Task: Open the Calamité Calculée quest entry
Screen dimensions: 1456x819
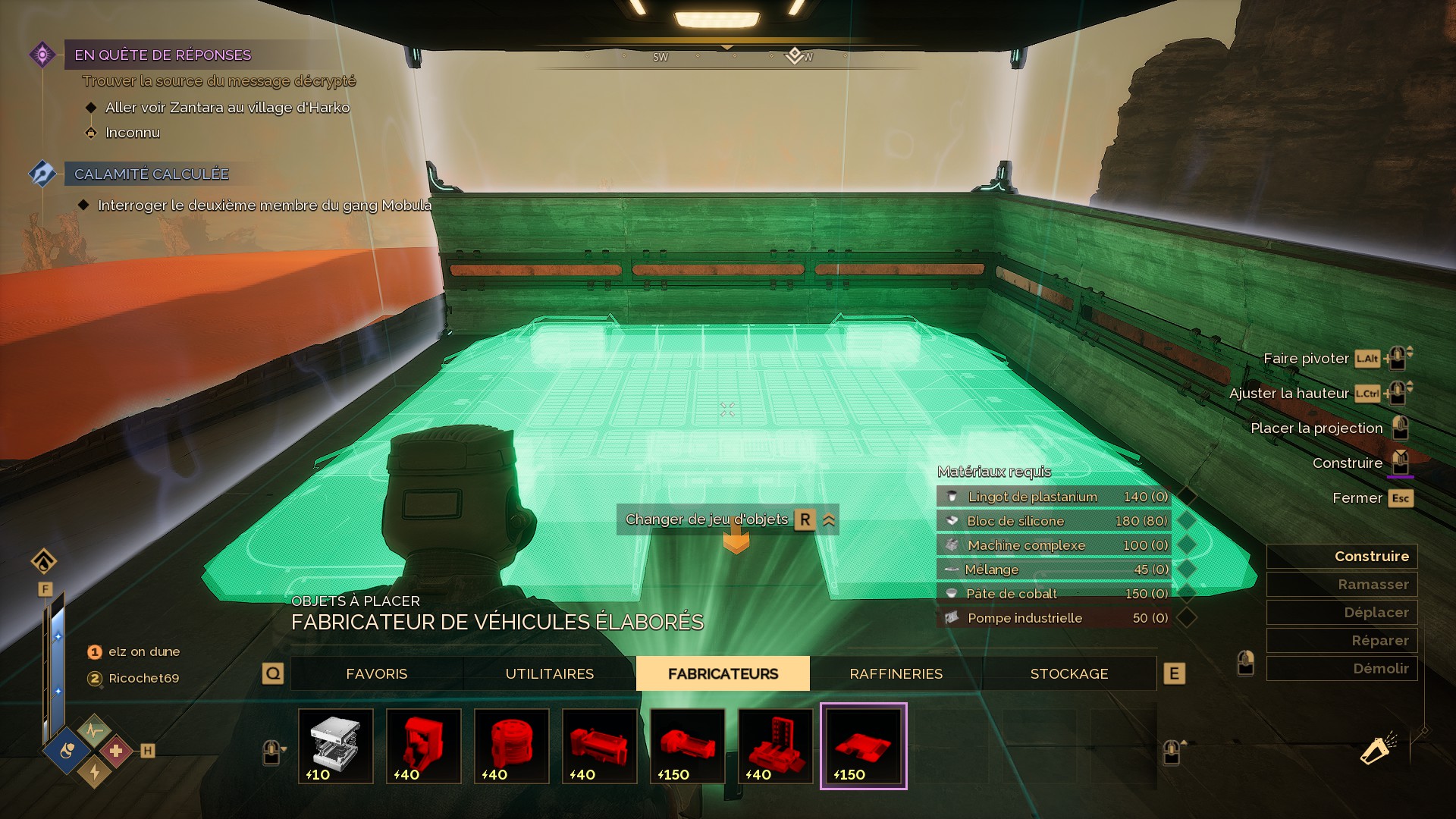Action: coord(151,174)
